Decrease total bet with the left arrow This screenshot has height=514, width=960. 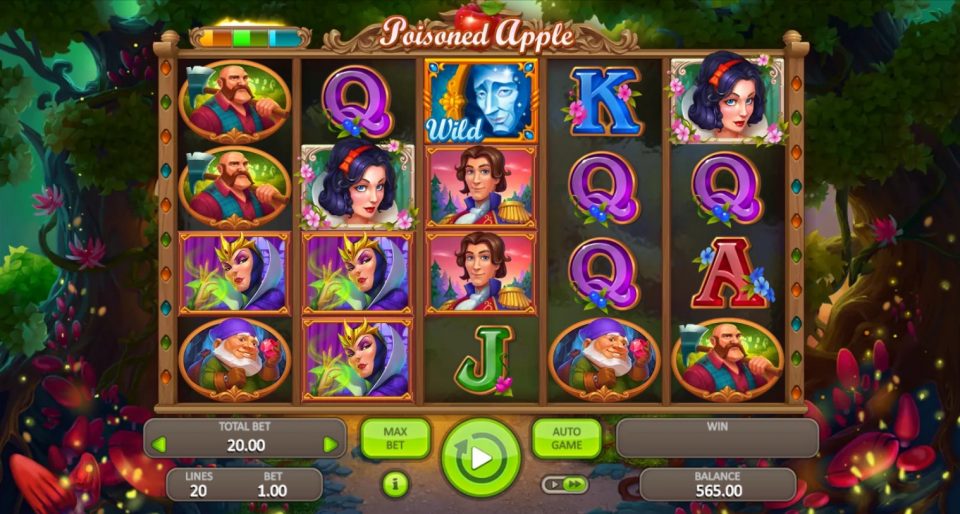(x=160, y=444)
